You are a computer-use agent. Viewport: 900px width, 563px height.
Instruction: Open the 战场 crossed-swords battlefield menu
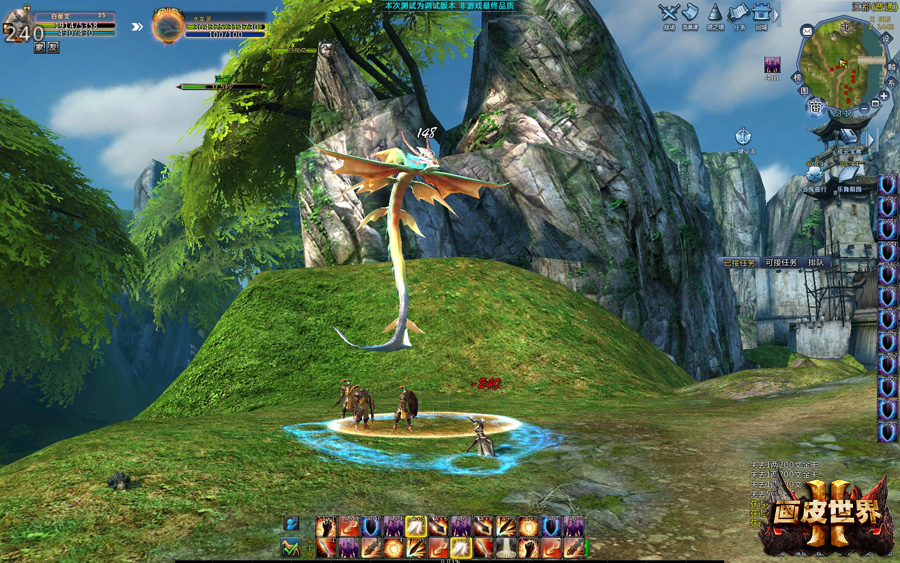click(669, 13)
